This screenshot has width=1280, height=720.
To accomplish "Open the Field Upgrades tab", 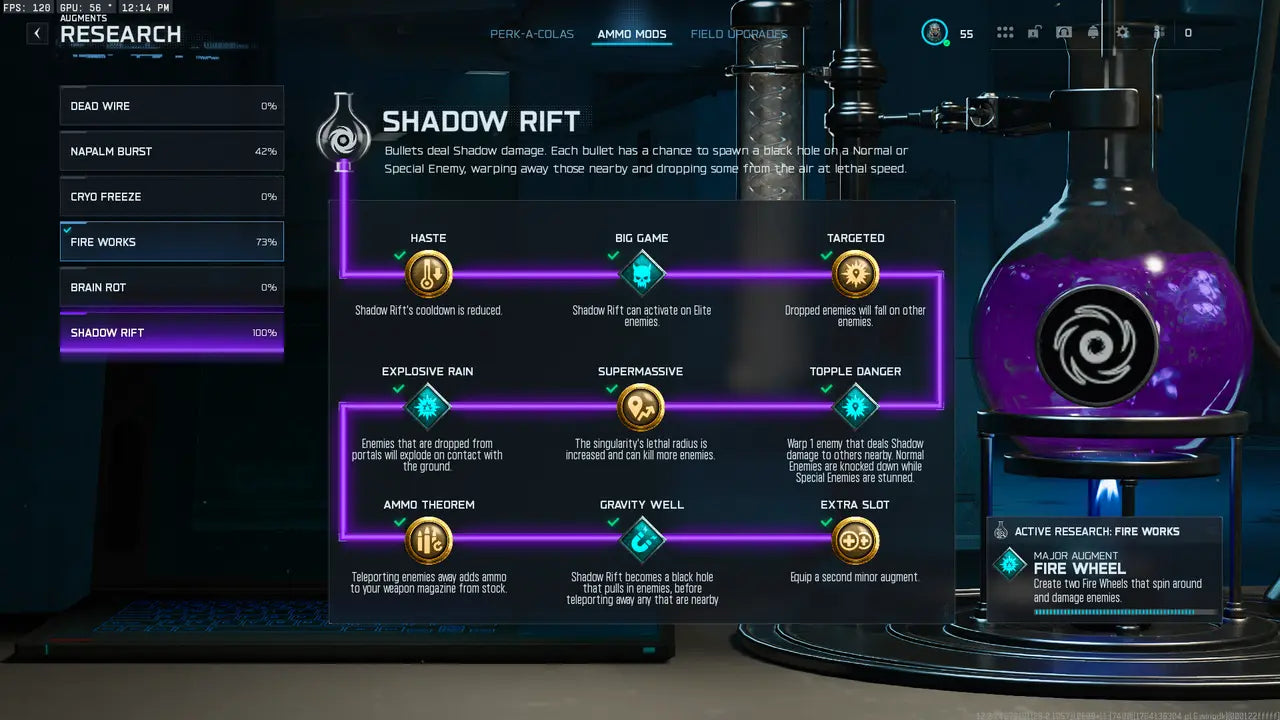I will (x=739, y=34).
